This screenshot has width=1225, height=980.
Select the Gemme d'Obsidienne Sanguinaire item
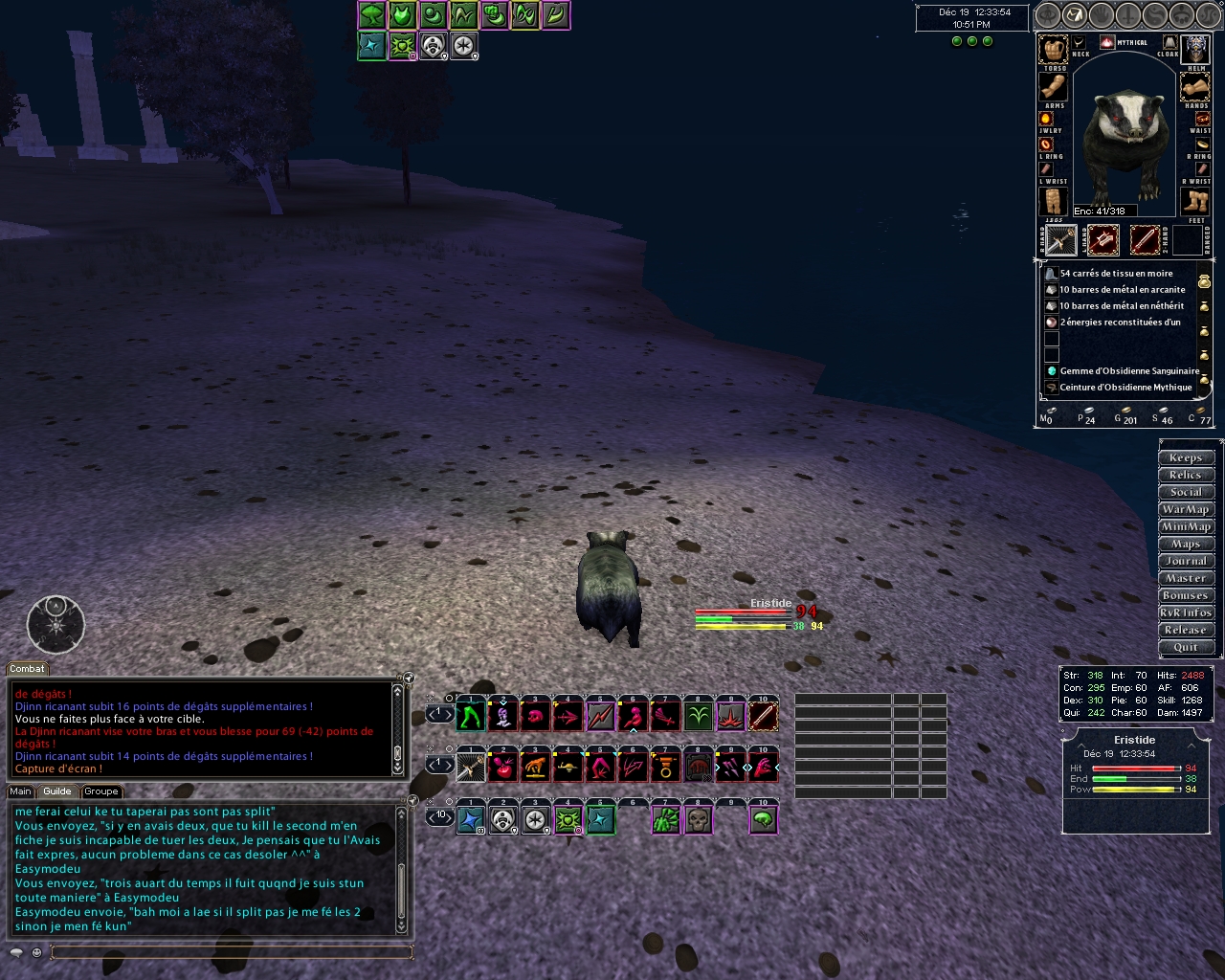(1127, 371)
